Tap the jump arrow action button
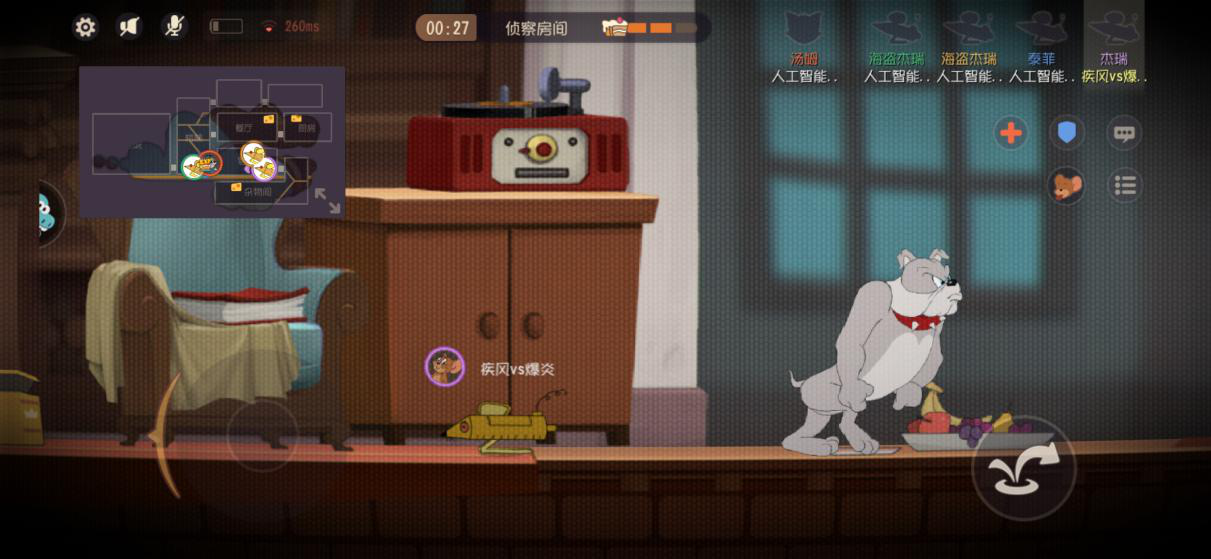 (x=1023, y=468)
